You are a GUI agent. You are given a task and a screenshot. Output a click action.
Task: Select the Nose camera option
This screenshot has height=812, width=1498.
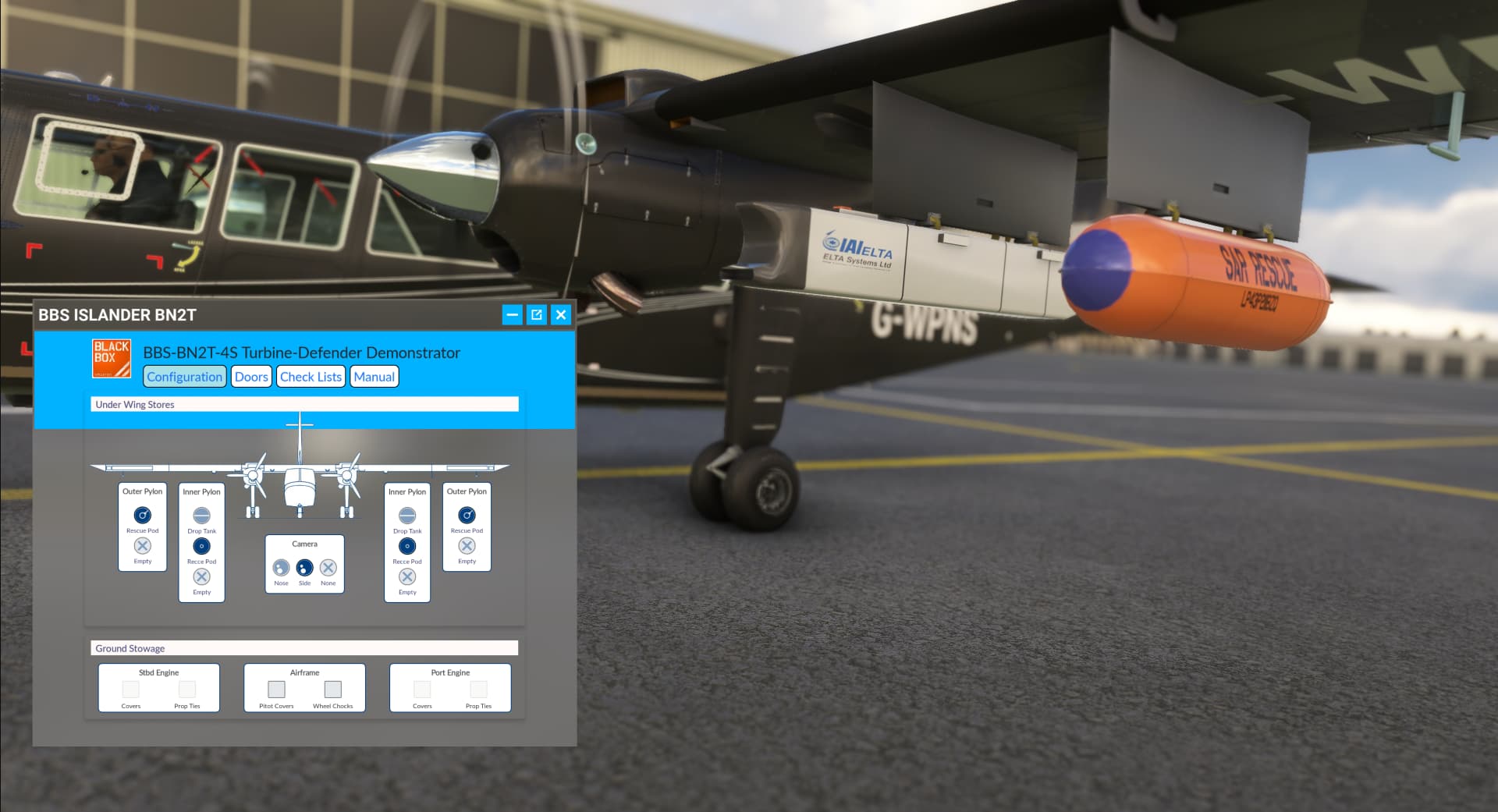[281, 566]
